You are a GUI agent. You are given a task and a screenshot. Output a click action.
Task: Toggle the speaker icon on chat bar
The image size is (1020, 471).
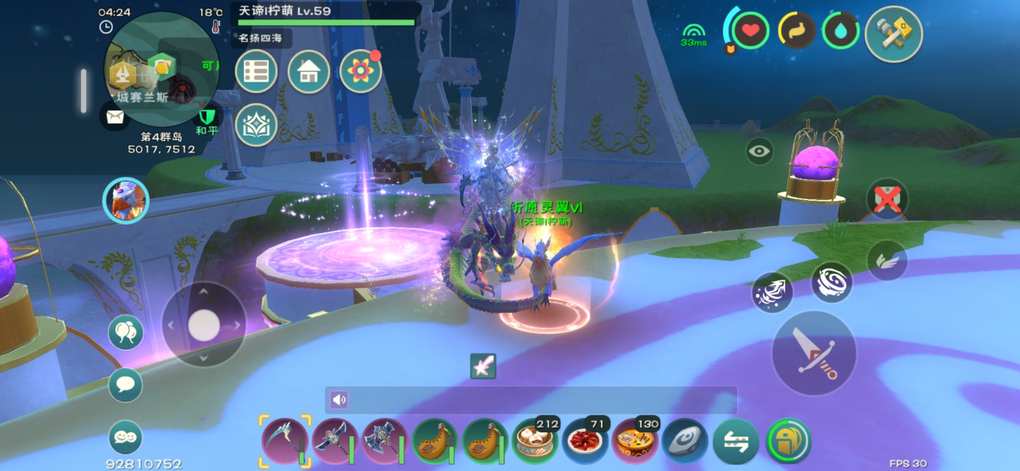(x=339, y=400)
